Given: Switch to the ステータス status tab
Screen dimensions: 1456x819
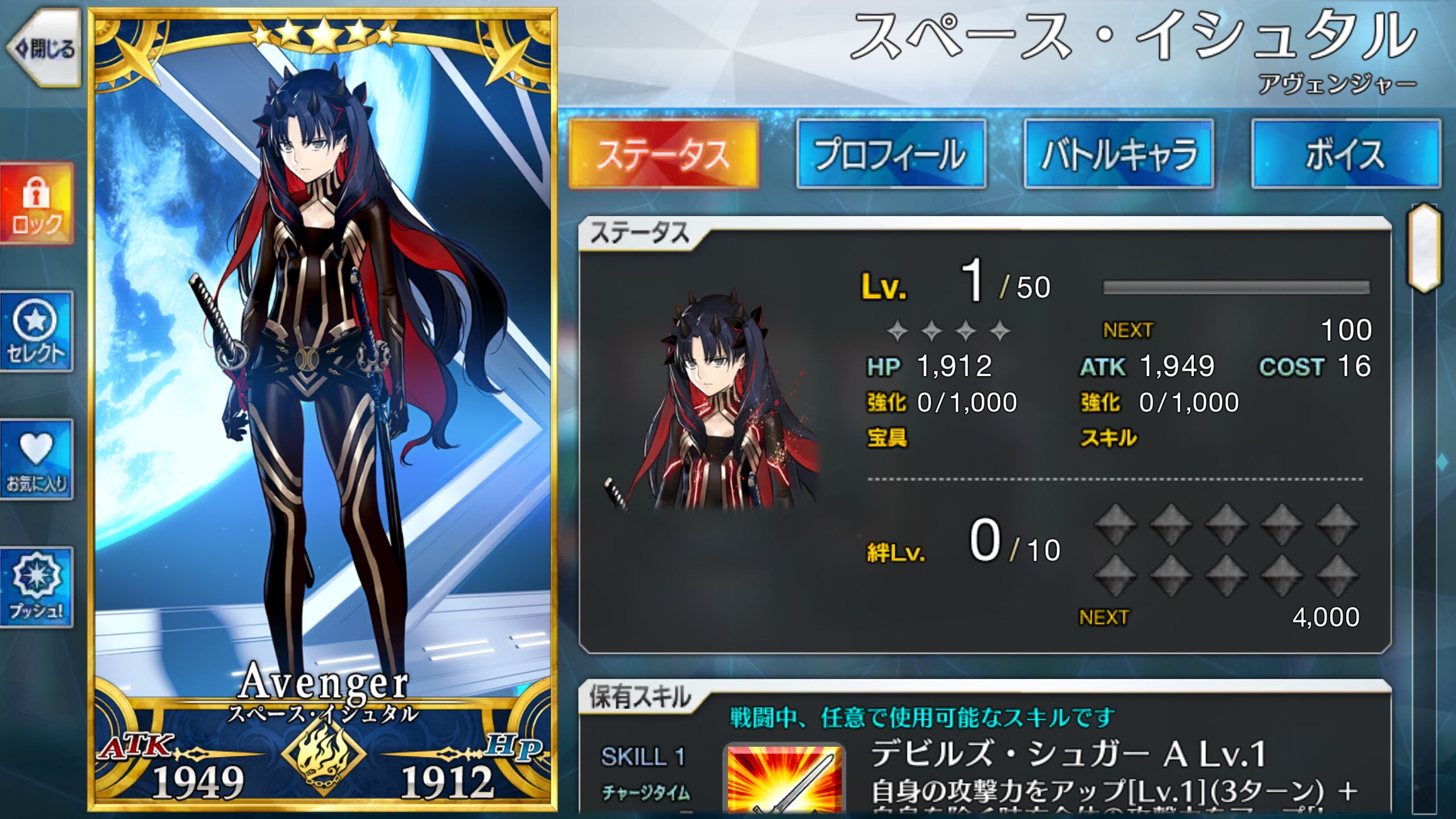Looking at the screenshot, I should click(x=664, y=154).
